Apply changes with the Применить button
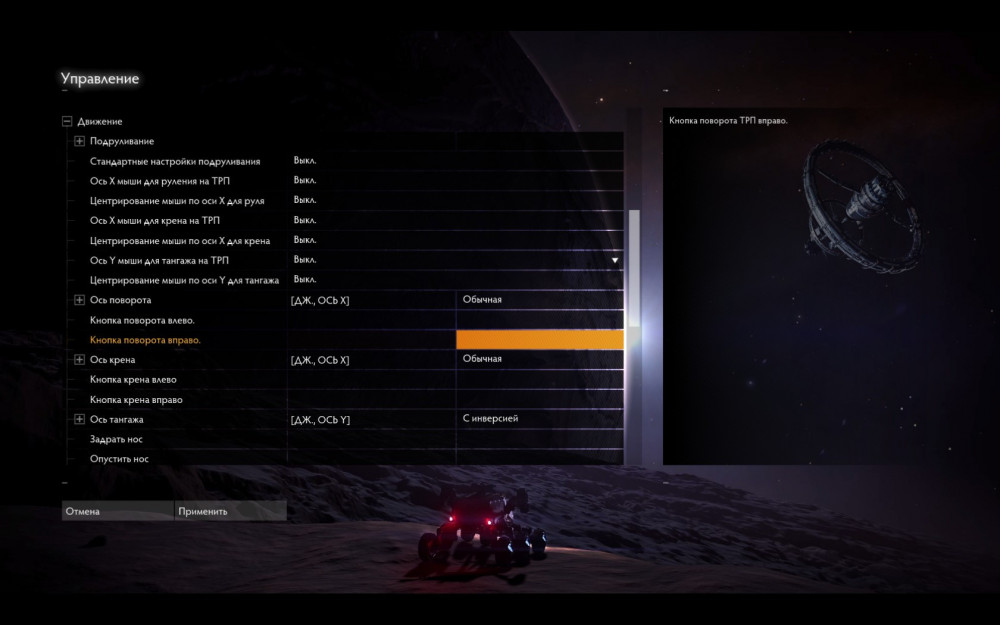The width and height of the screenshot is (1000, 625). pos(230,511)
